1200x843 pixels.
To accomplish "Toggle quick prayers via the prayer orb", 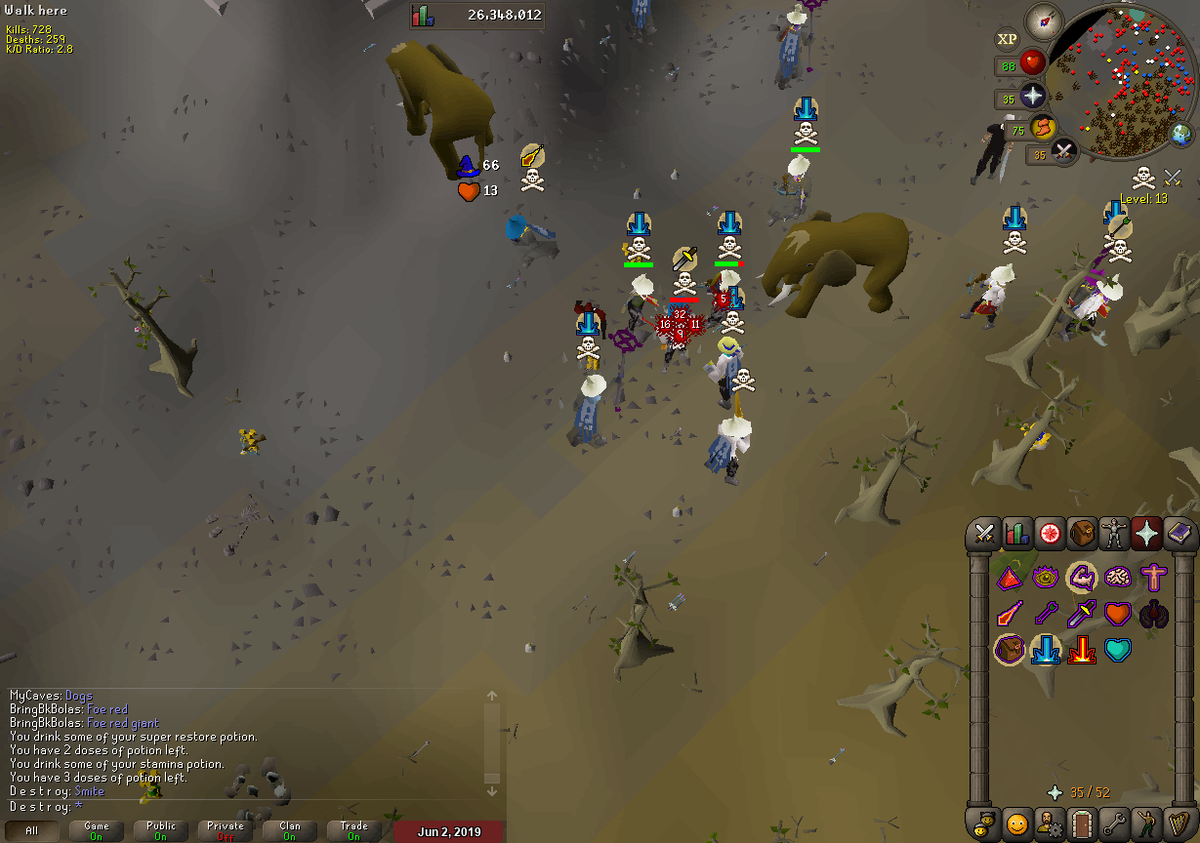I will [1031, 97].
